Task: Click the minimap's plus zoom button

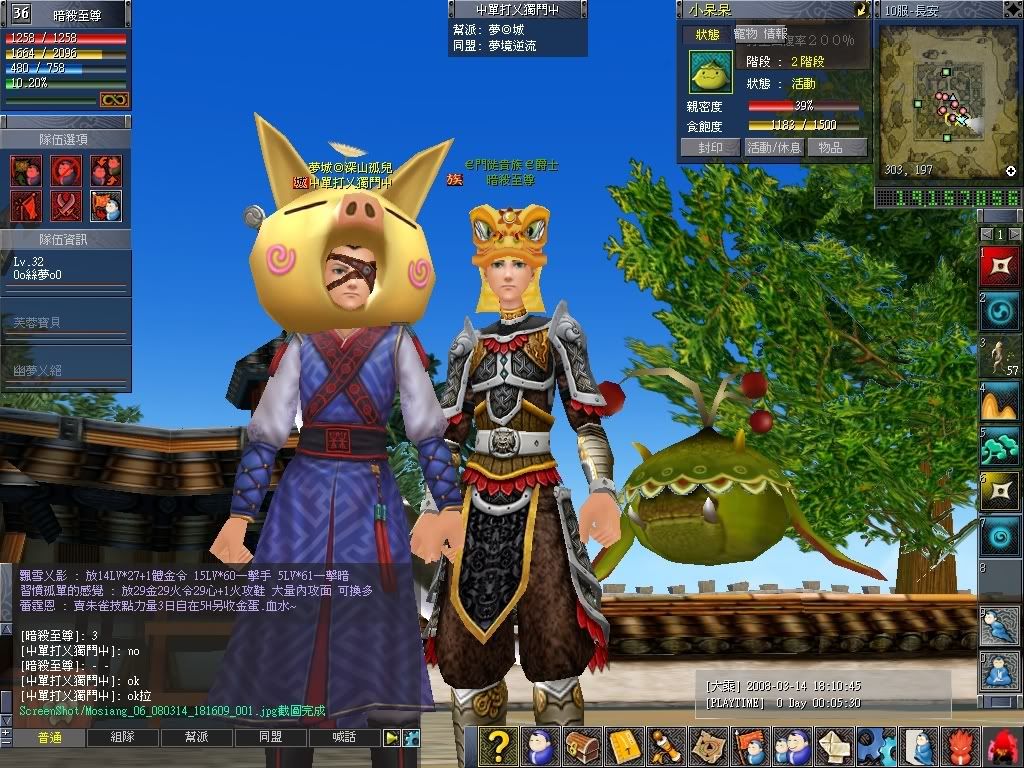Action: (1011, 171)
